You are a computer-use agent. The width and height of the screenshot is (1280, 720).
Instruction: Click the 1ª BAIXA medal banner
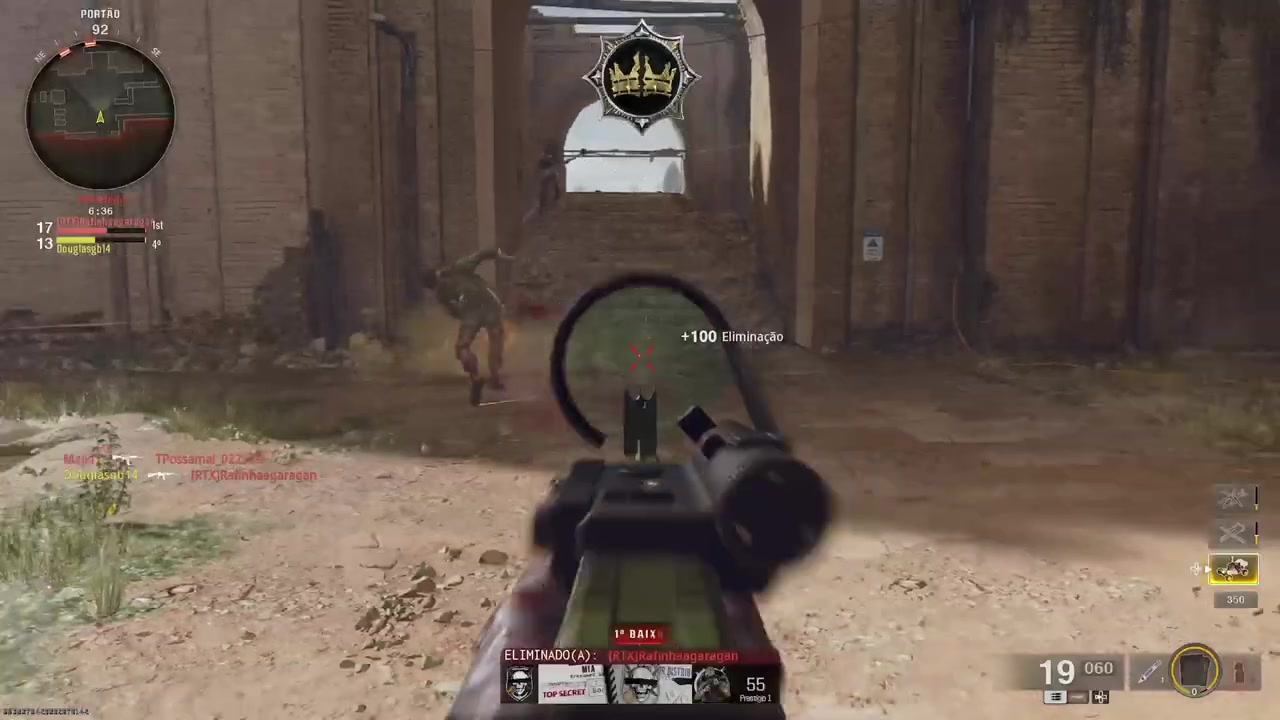[x=639, y=633]
